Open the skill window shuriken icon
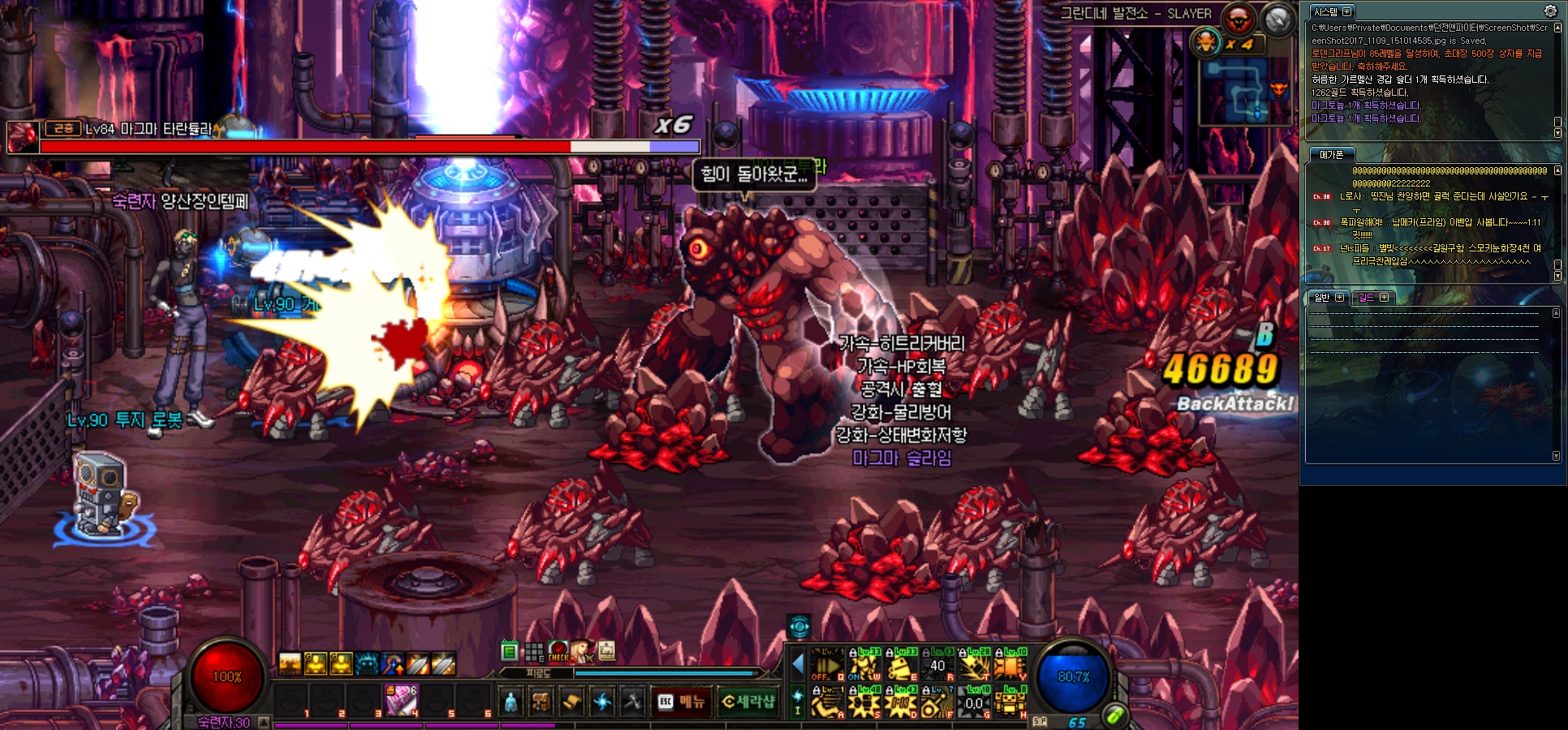Viewport: 1568px width, 730px height. pyautogui.click(x=602, y=702)
